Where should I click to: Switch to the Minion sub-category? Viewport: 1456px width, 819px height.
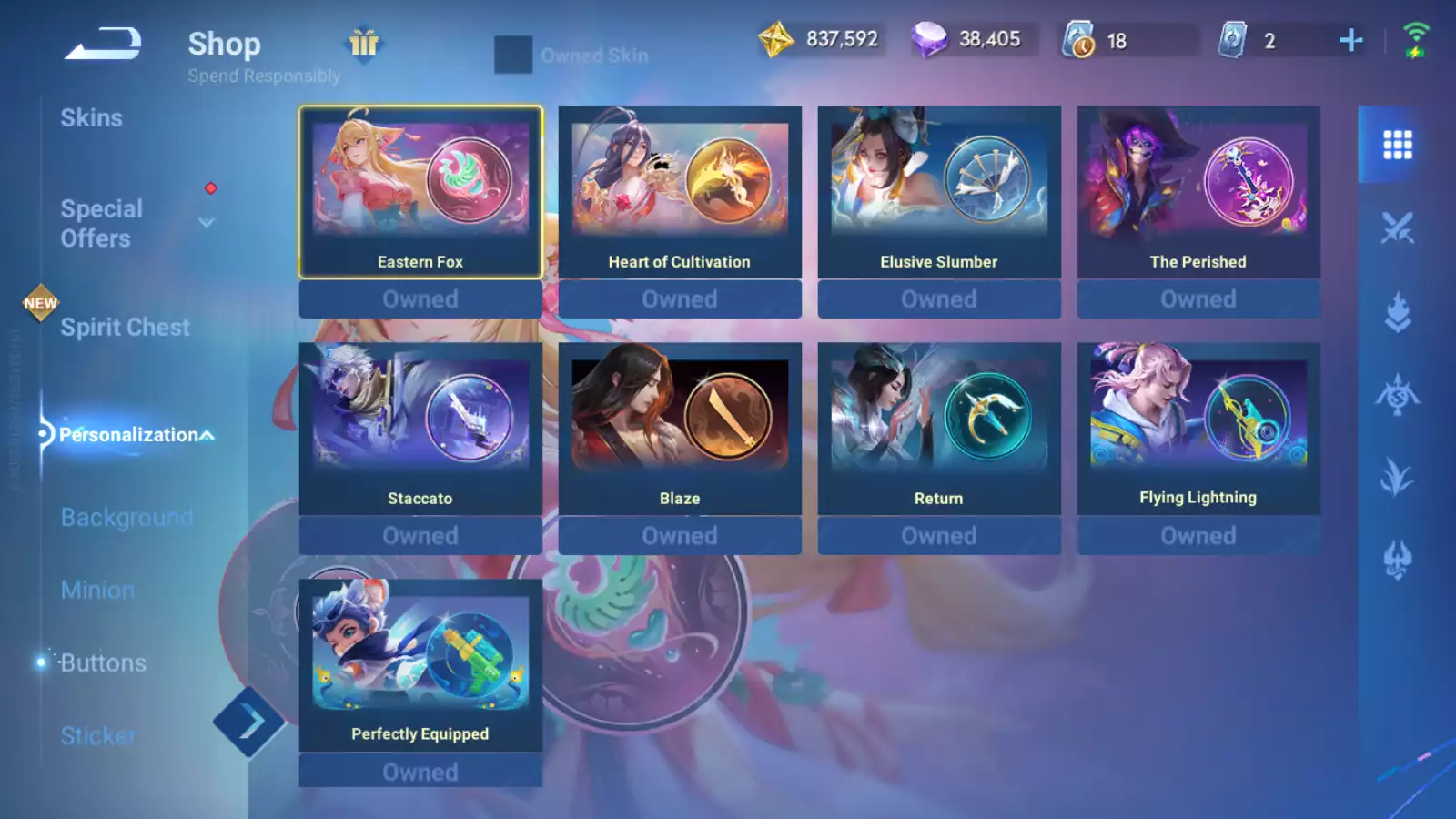(97, 591)
